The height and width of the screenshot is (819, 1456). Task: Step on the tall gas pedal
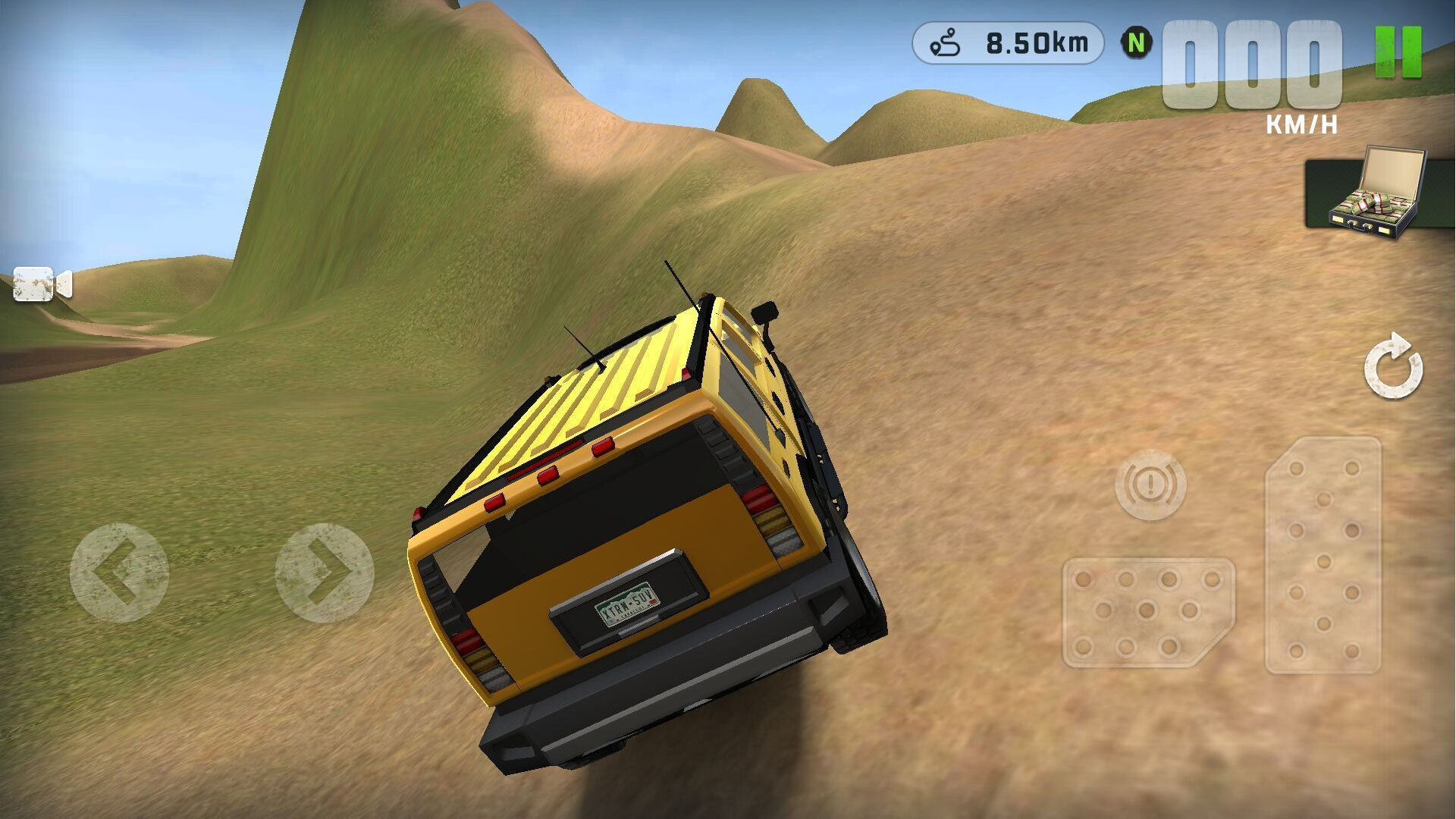pyautogui.click(x=1323, y=555)
